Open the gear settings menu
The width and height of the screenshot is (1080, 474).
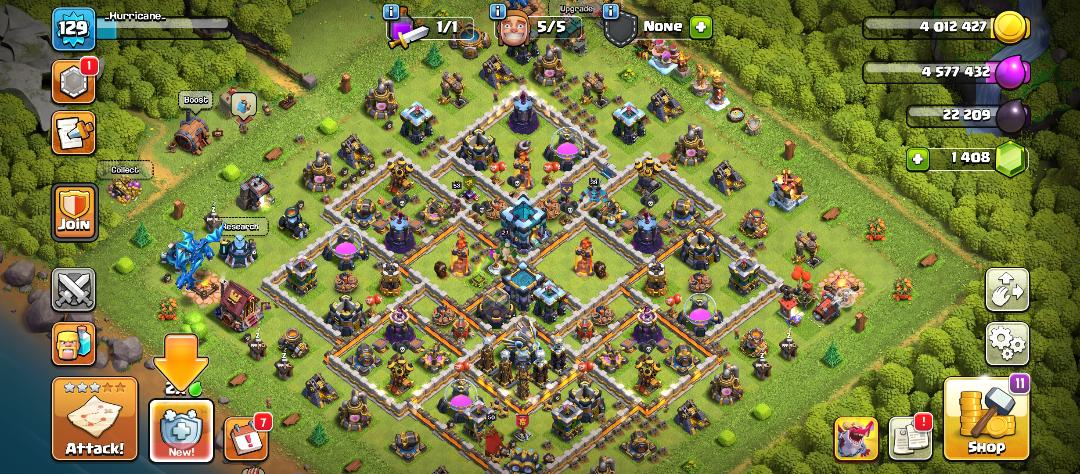tap(1008, 343)
